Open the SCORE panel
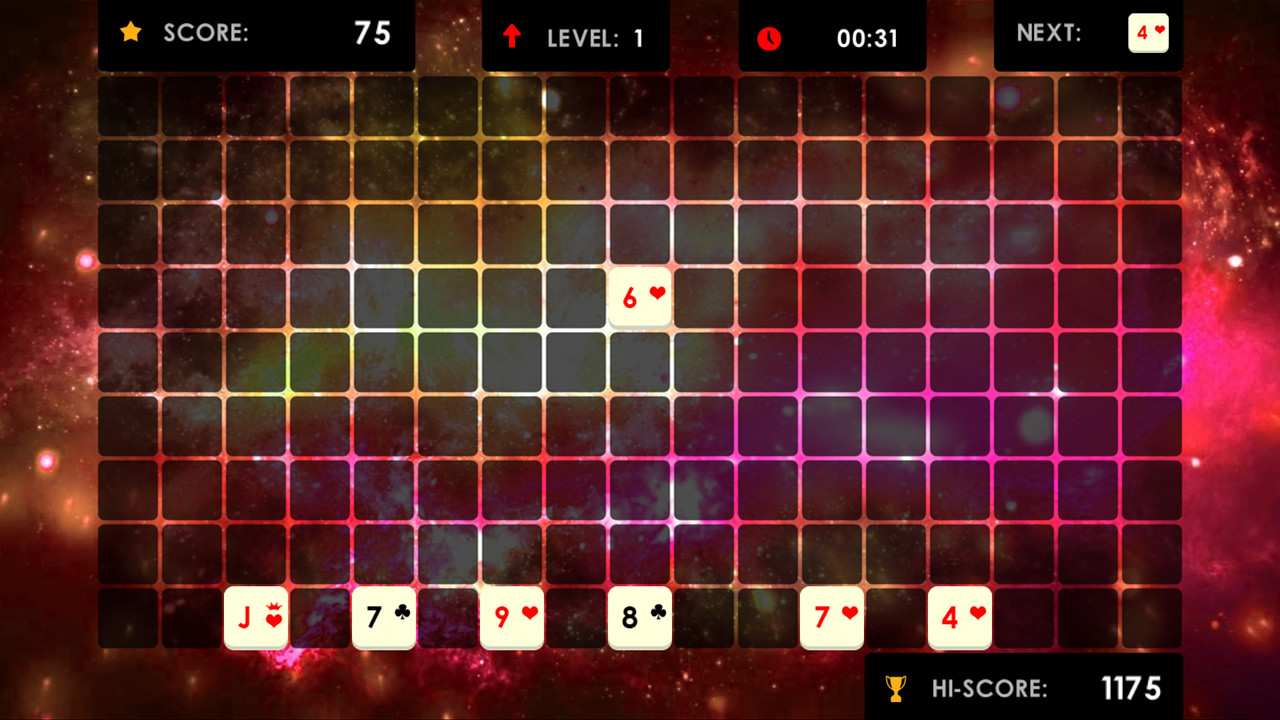This screenshot has height=720, width=1280. point(257,33)
